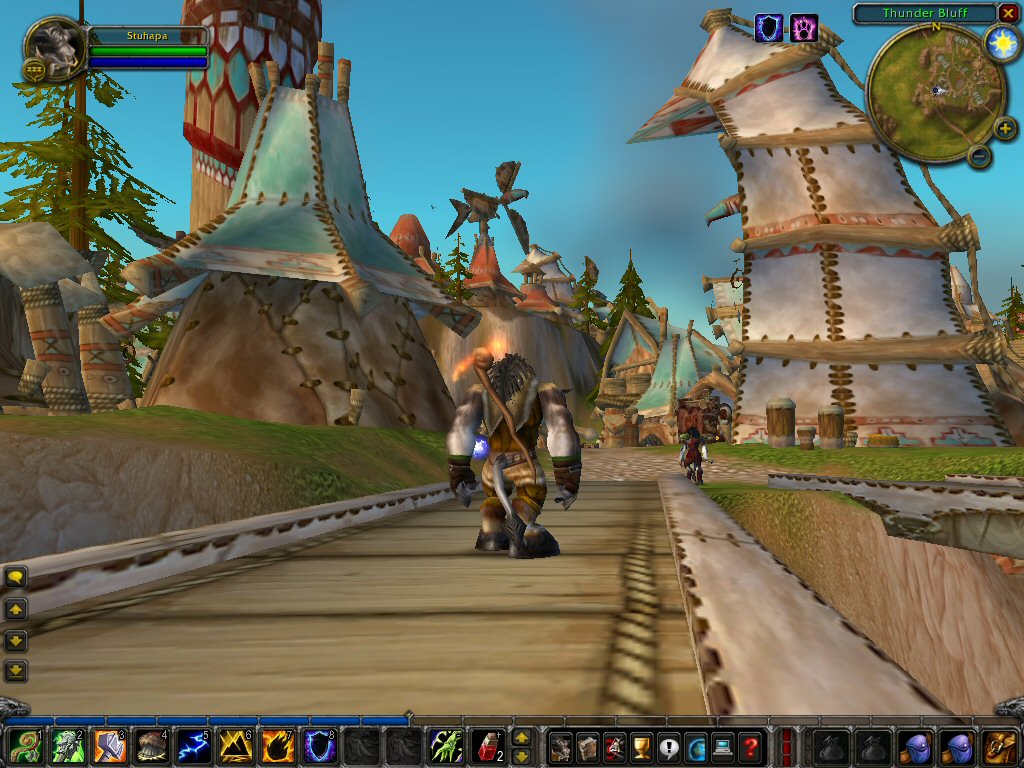
Task: Activate the hammer ability in slot 3
Action: (110, 747)
